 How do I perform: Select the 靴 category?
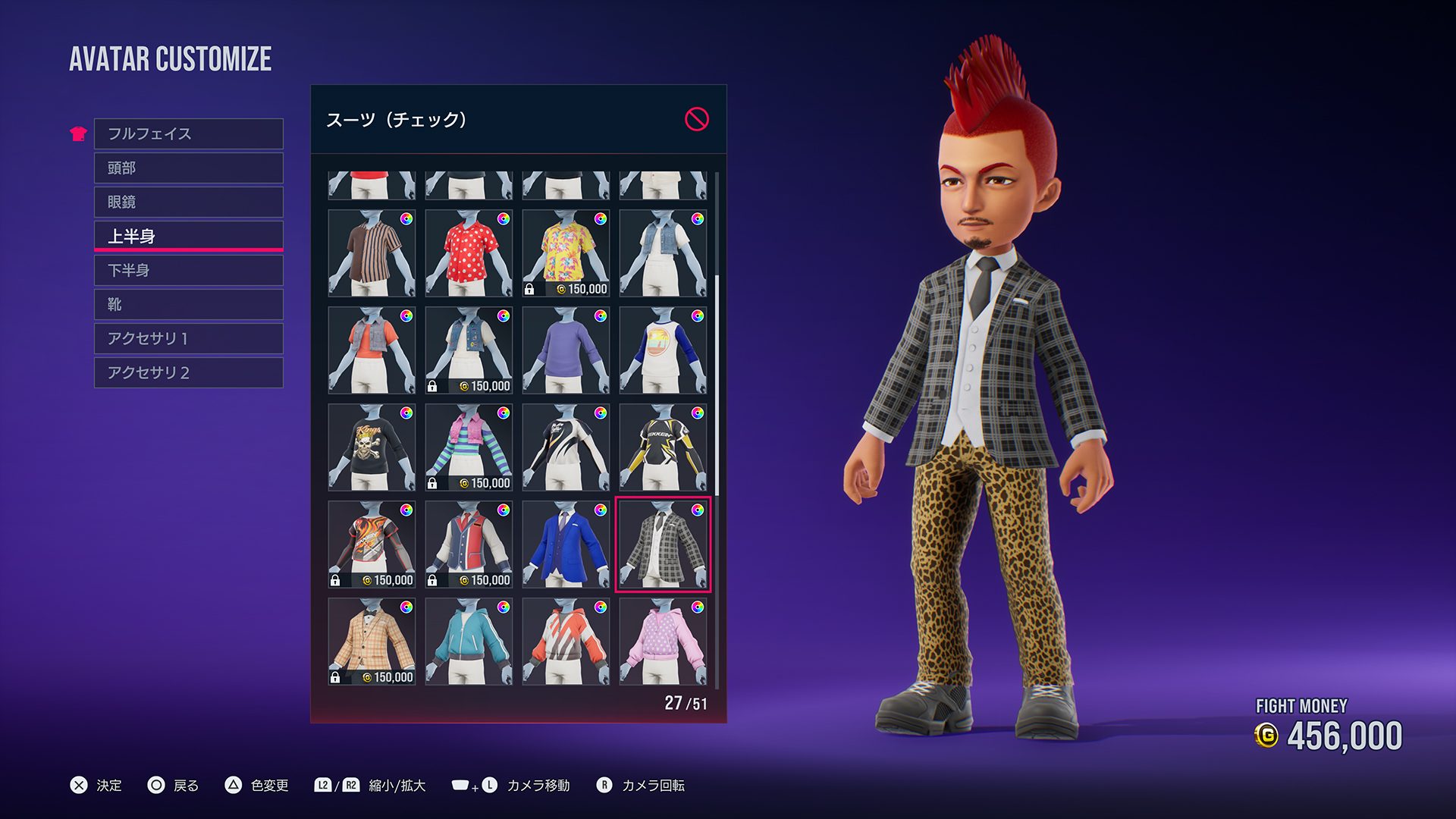188,304
